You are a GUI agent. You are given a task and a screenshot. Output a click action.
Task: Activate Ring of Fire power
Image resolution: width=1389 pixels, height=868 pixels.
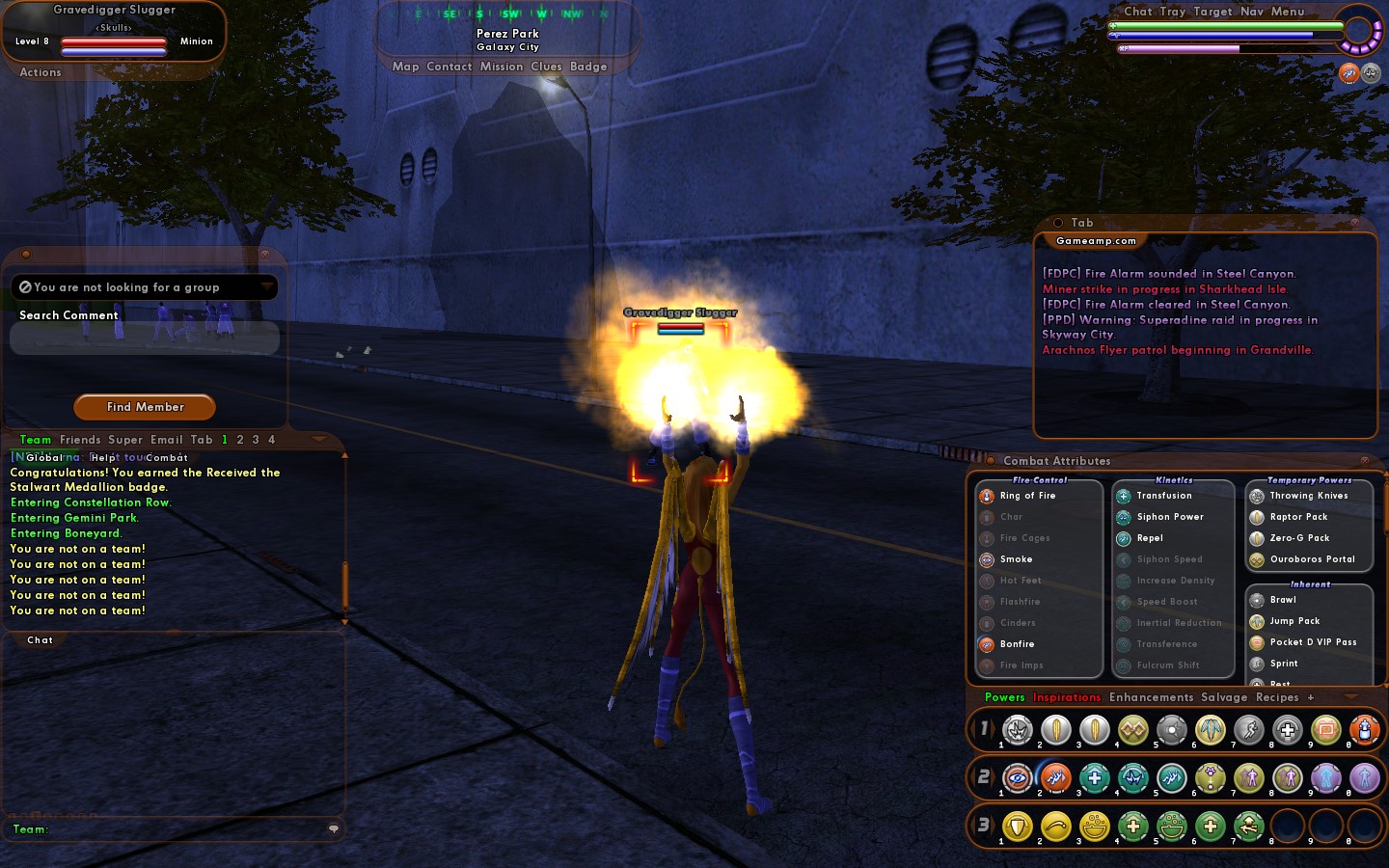tap(1027, 496)
